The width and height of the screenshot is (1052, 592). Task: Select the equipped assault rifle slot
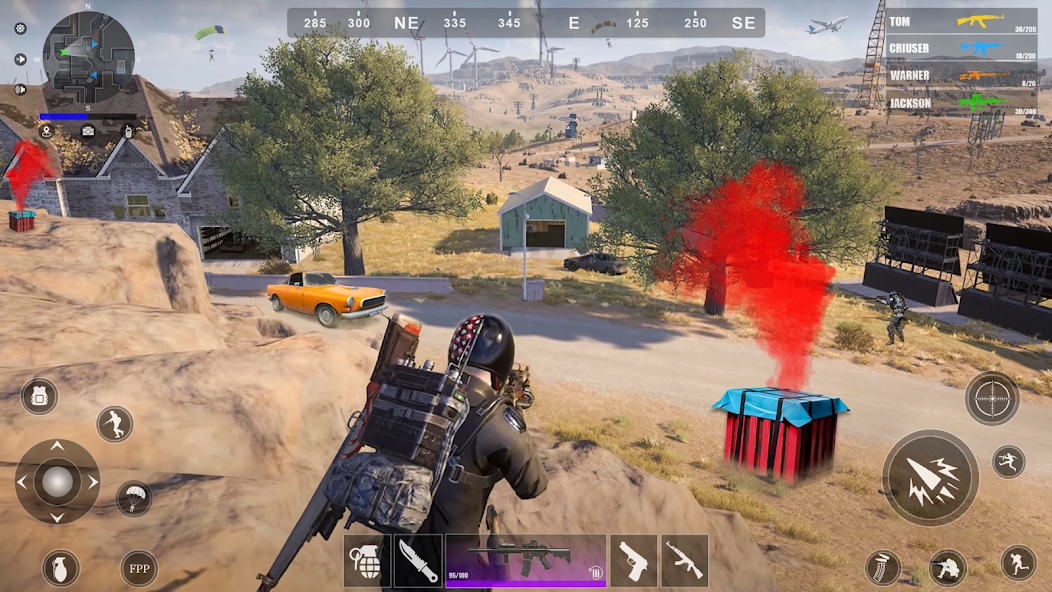click(526, 560)
